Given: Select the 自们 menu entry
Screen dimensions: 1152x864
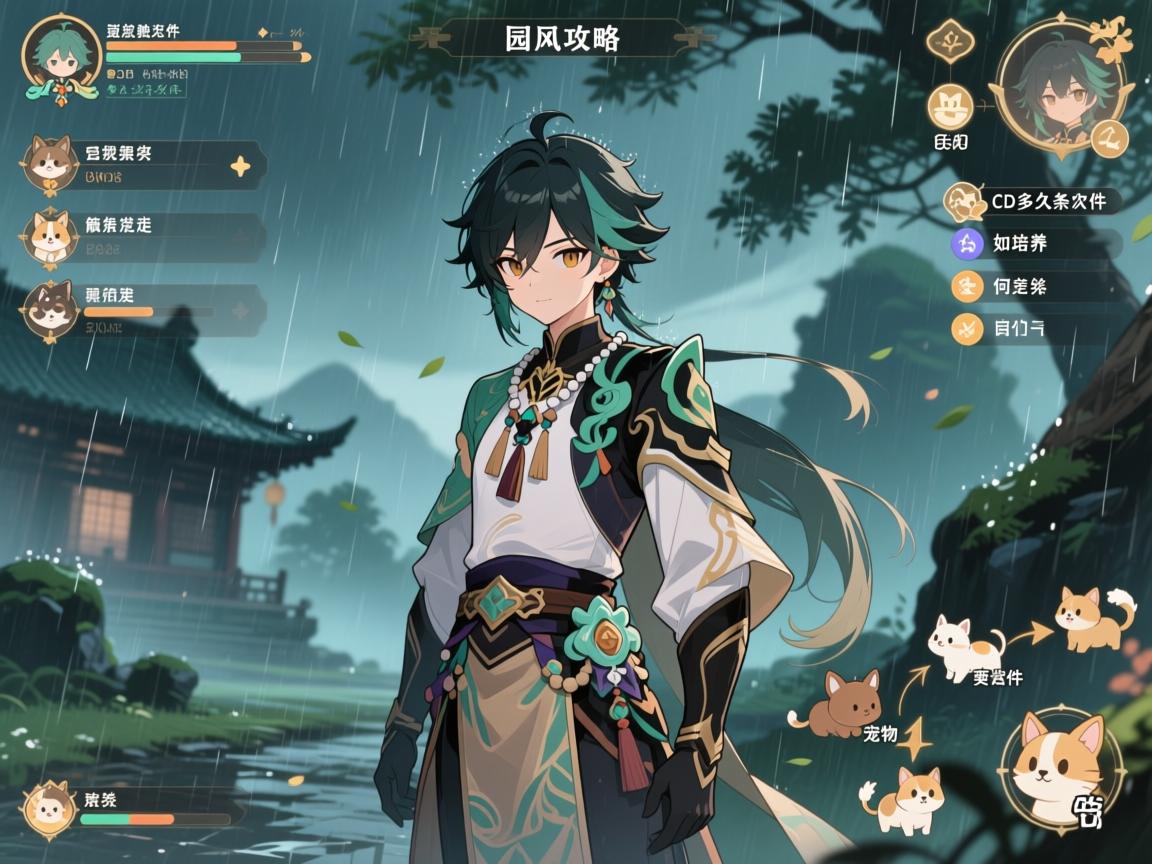Looking at the screenshot, I should pos(1035,328).
